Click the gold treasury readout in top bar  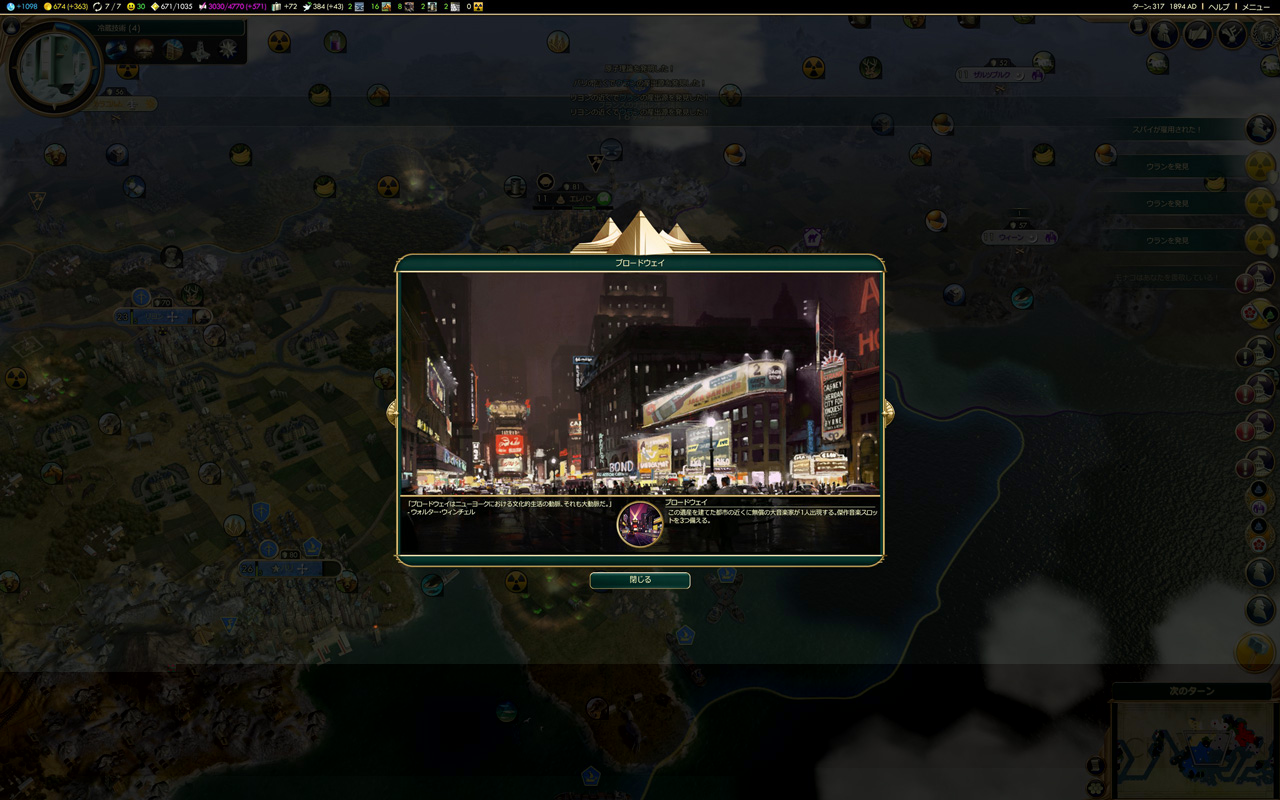66,6
